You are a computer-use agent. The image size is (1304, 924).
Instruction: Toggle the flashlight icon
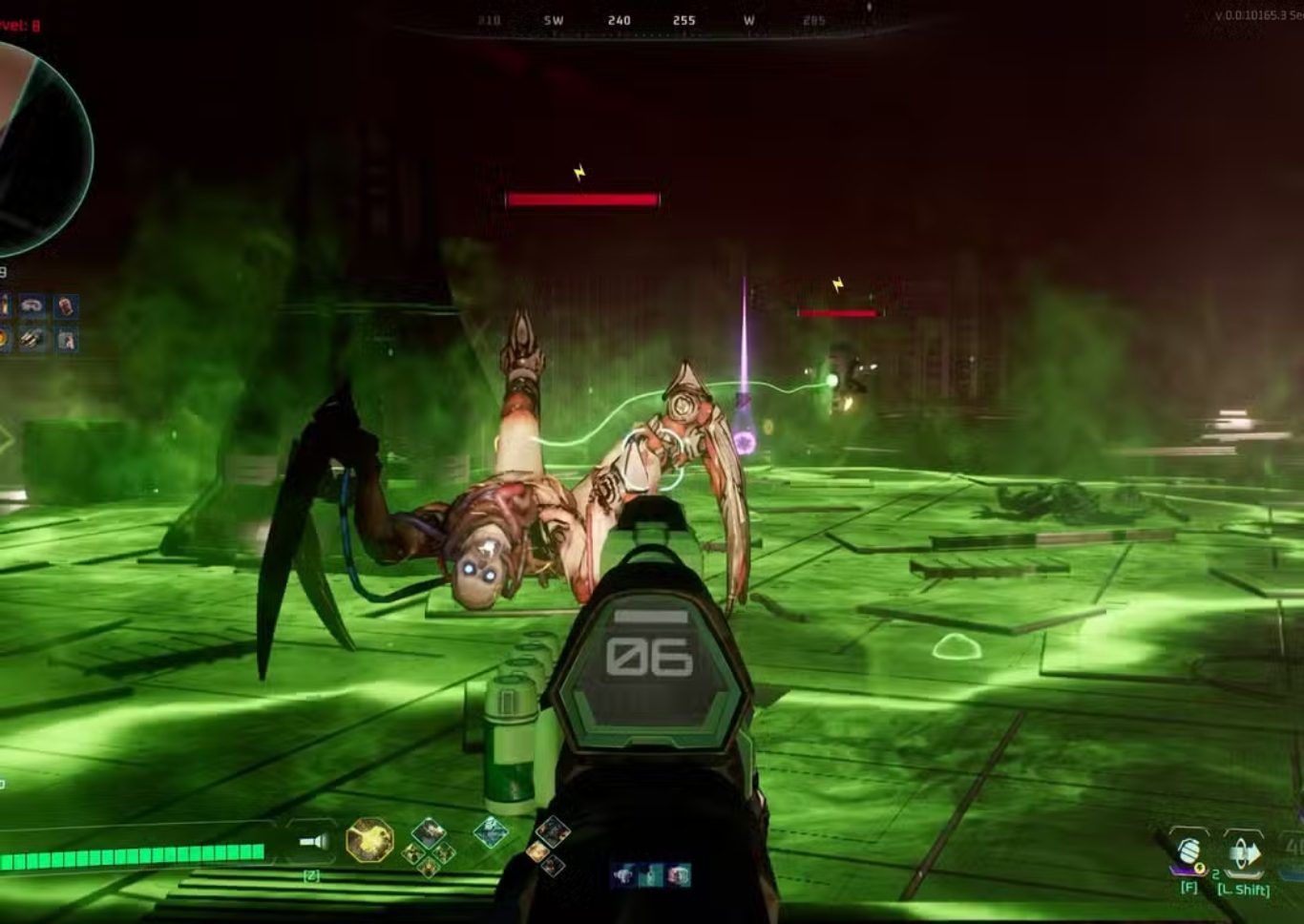coord(313,841)
